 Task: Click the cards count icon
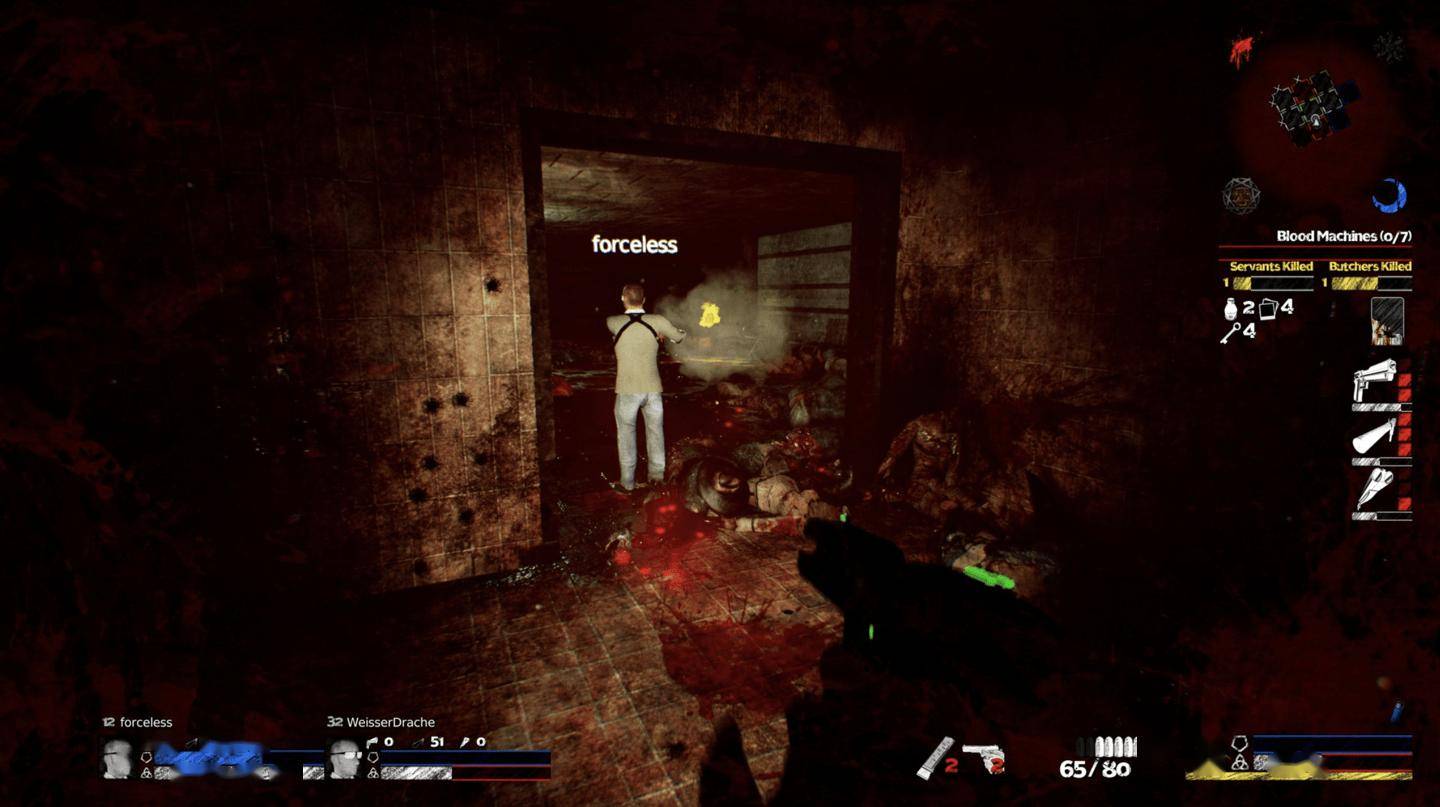(1268, 308)
